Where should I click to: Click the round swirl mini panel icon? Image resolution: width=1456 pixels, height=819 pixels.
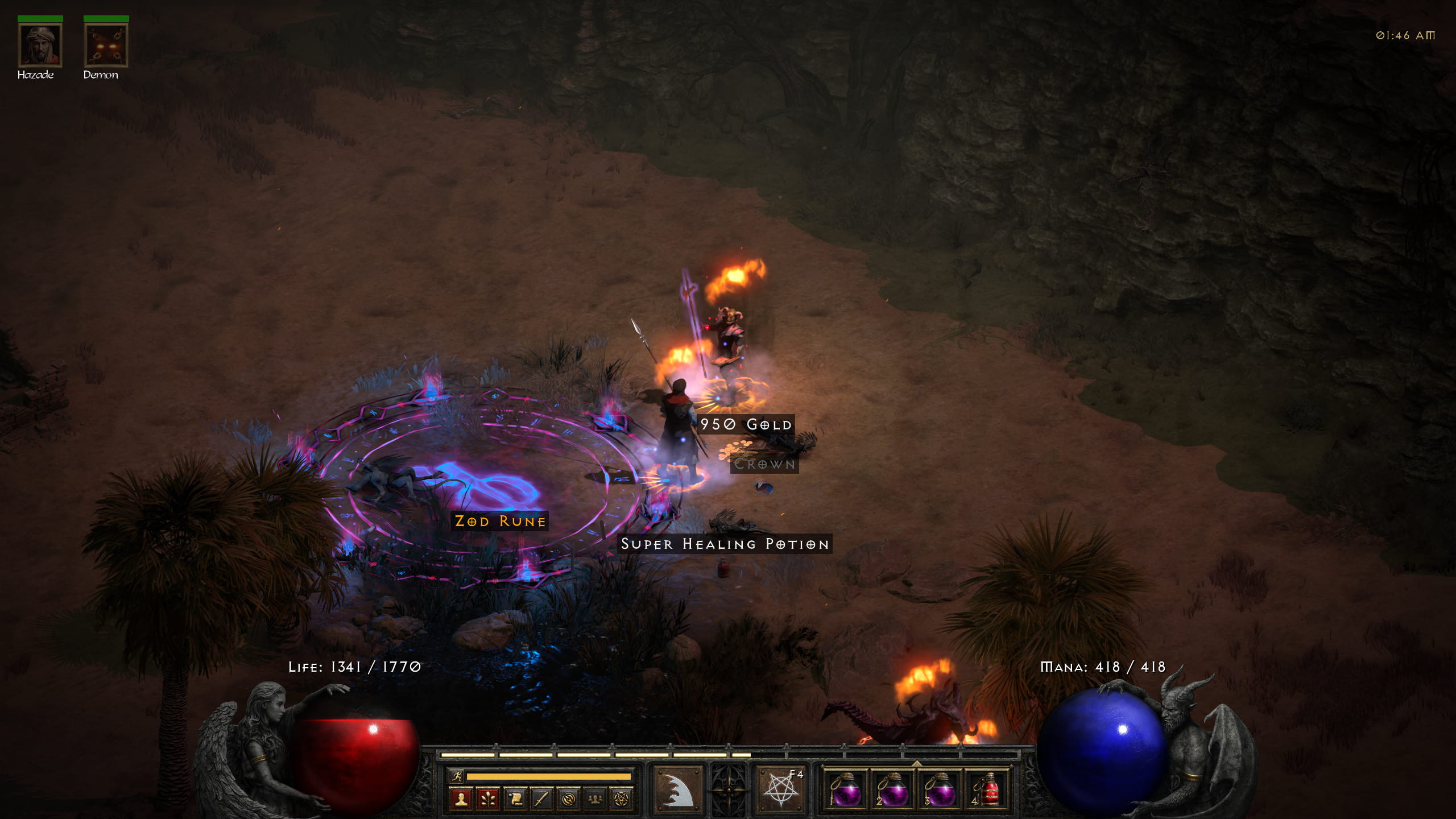pyautogui.click(x=568, y=800)
